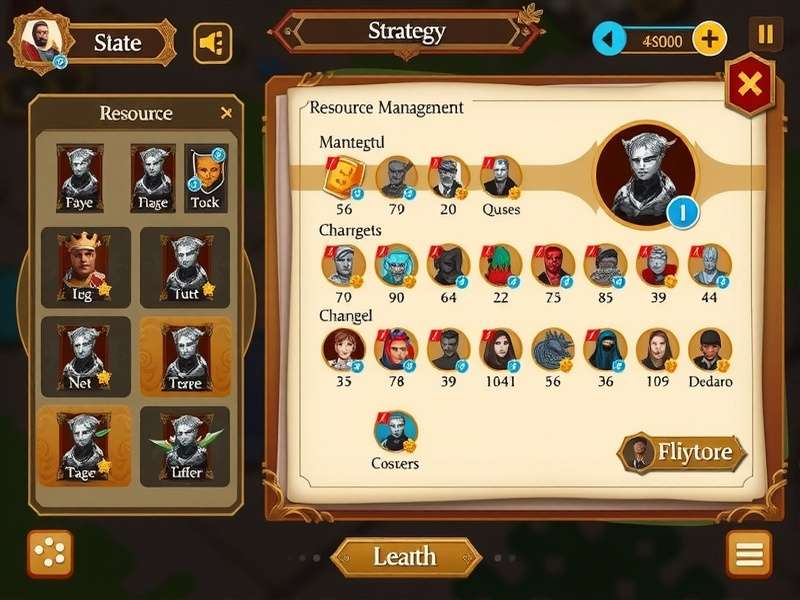
Task: Open the State panel
Action: point(117,42)
